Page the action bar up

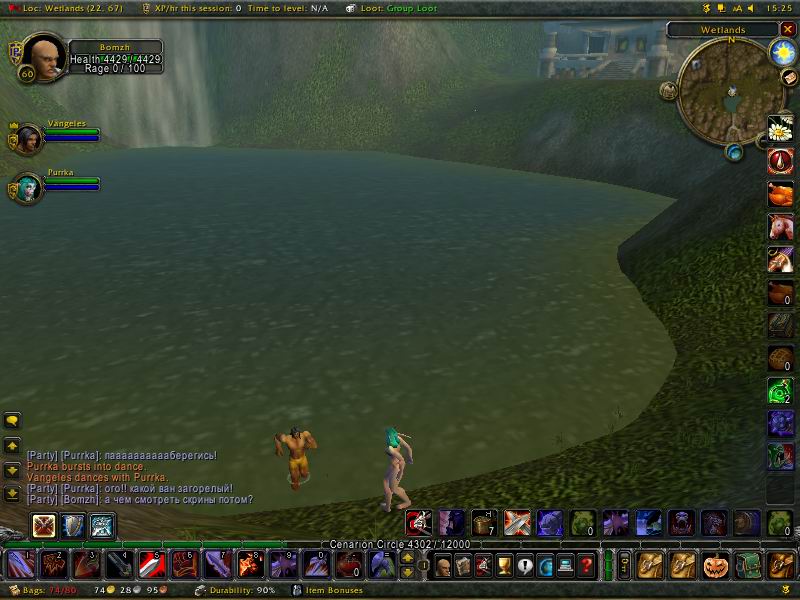tap(408, 558)
